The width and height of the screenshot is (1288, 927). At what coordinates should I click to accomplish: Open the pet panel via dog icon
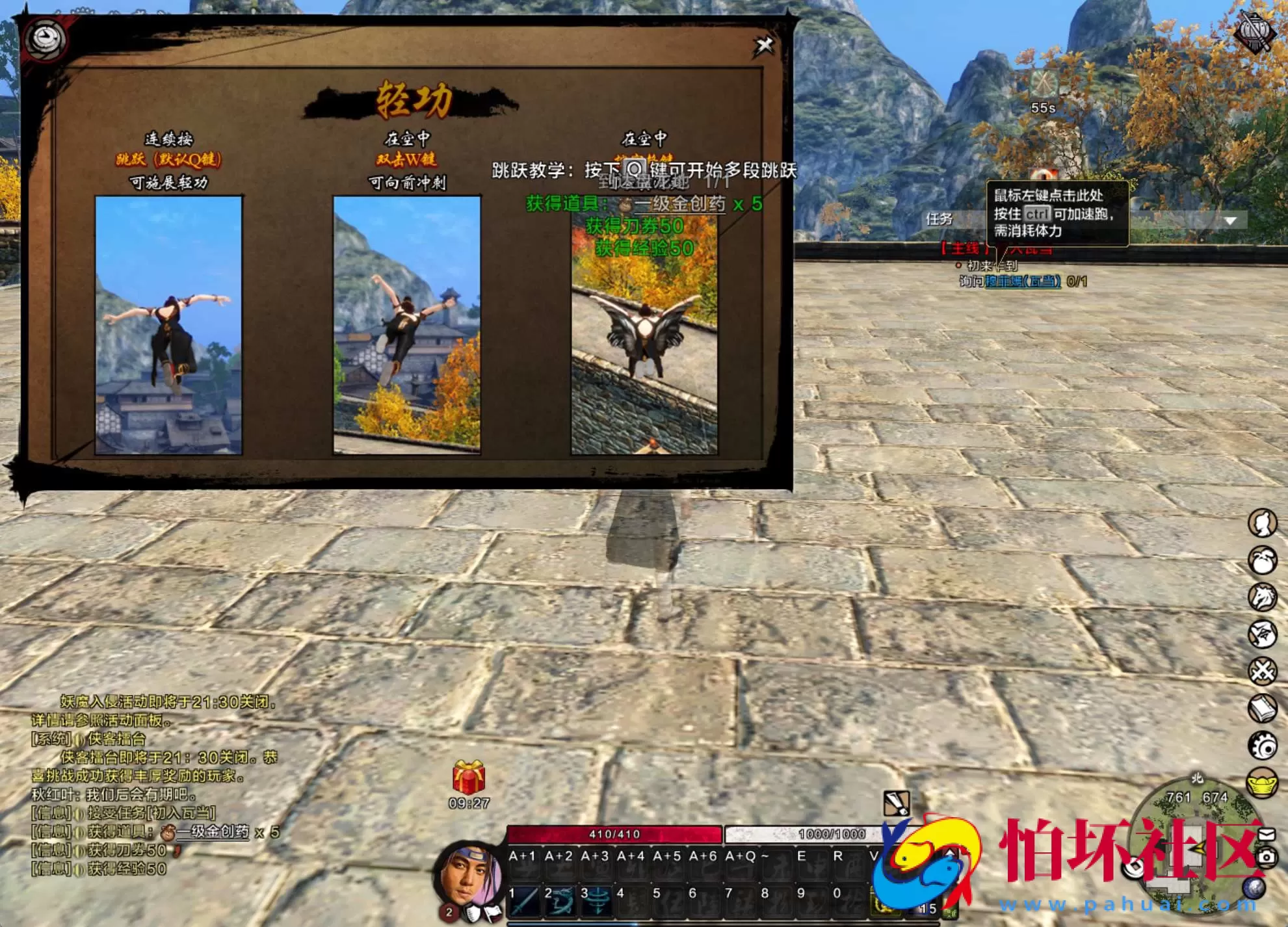(1261, 561)
